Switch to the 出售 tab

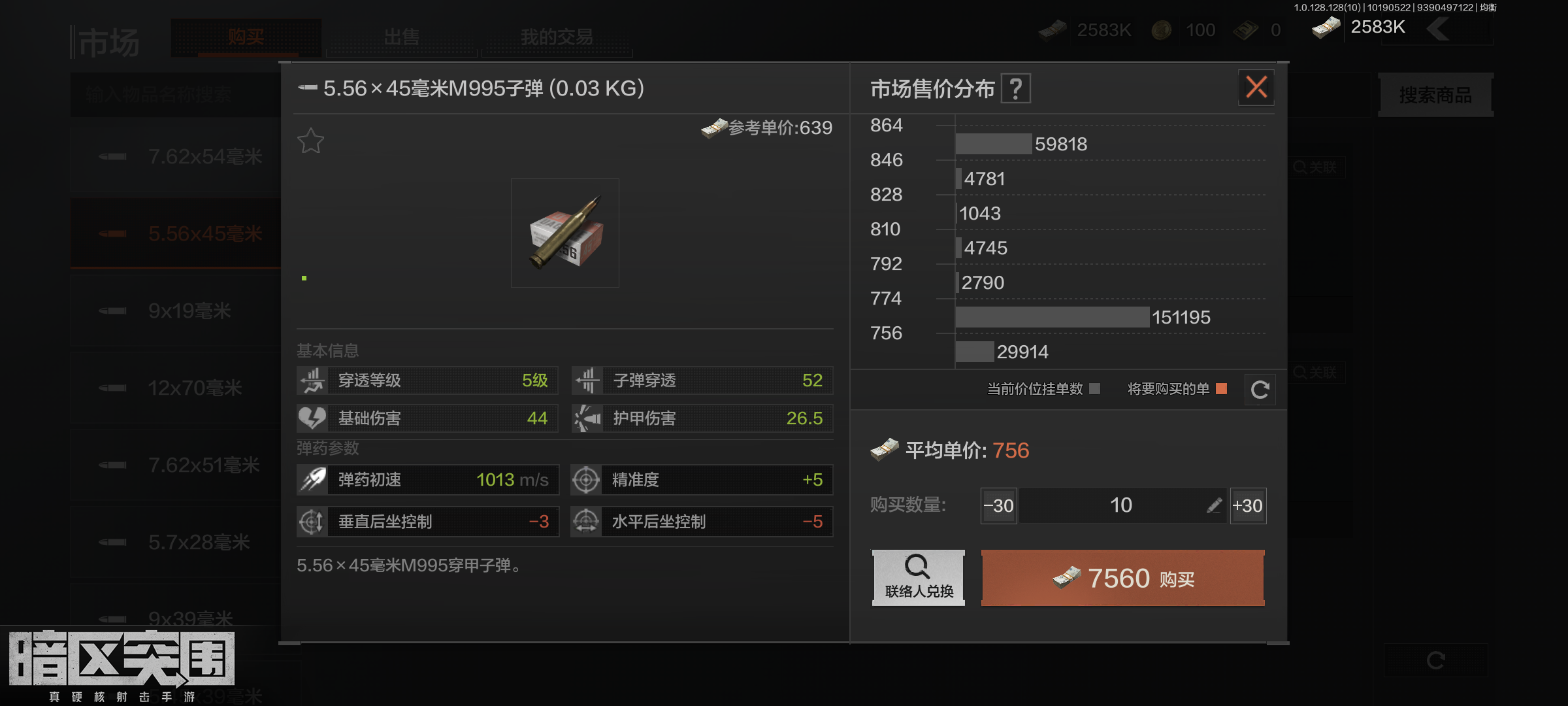tap(402, 37)
